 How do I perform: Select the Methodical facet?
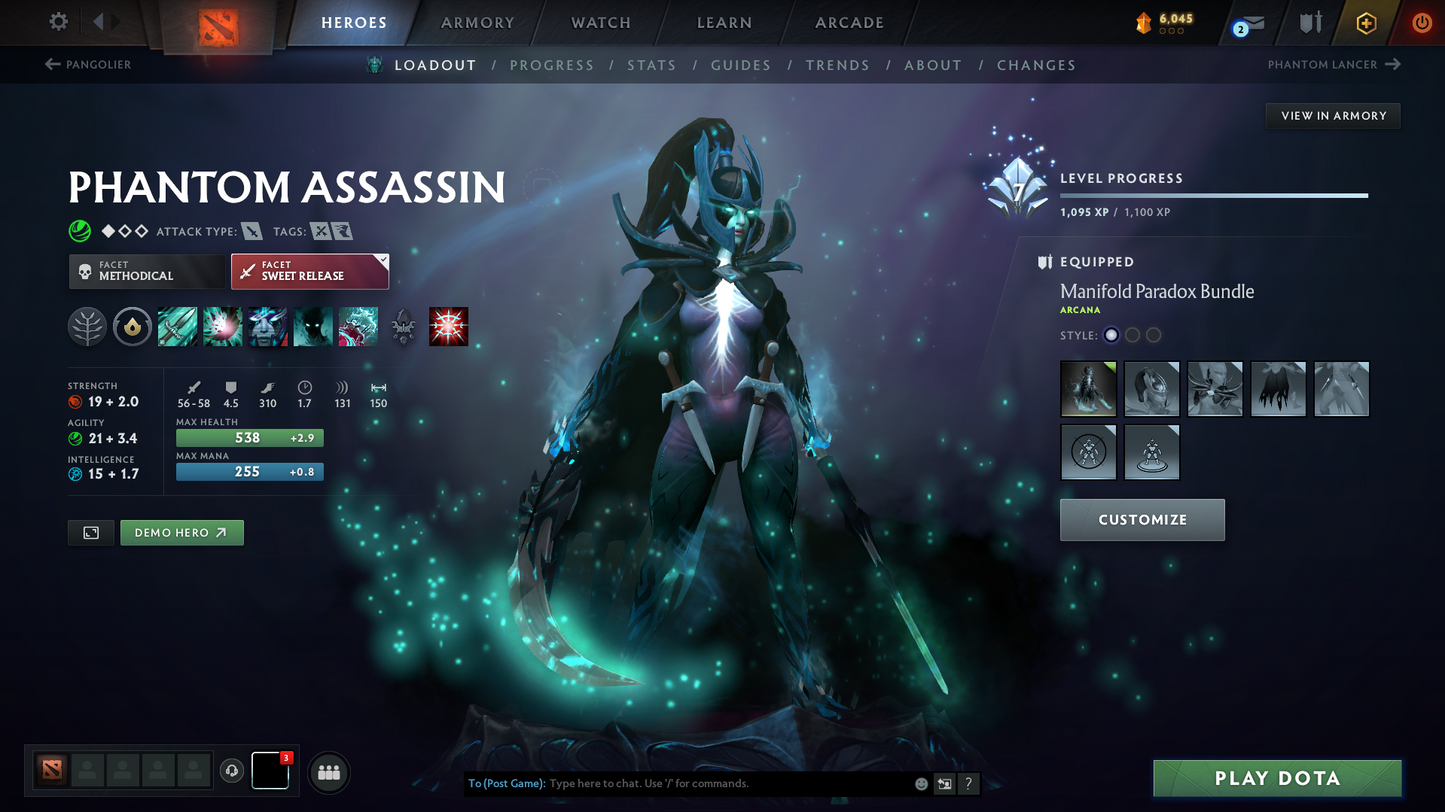pyautogui.click(x=147, y=271)
